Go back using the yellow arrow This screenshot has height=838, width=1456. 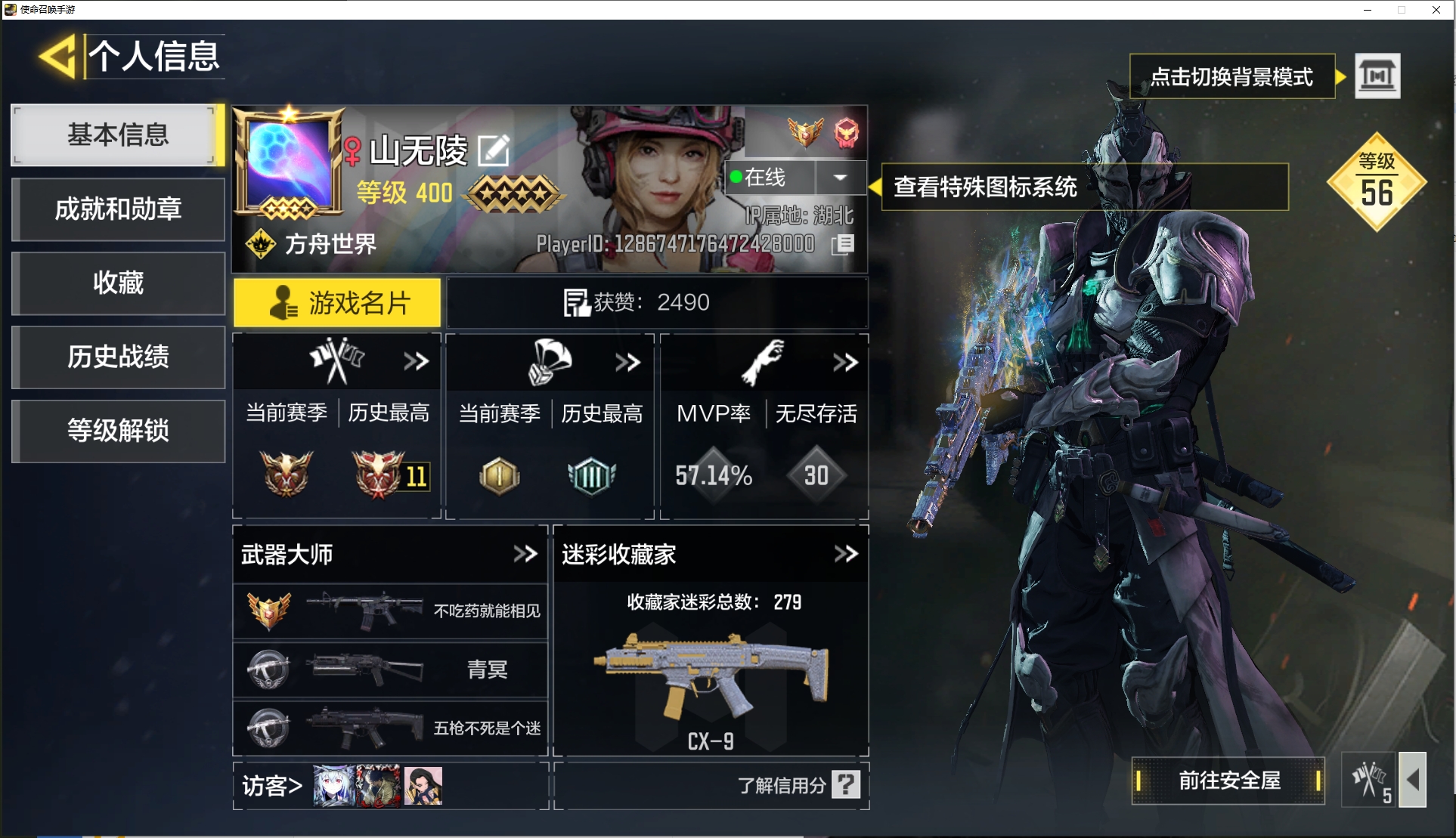[58, 57]
